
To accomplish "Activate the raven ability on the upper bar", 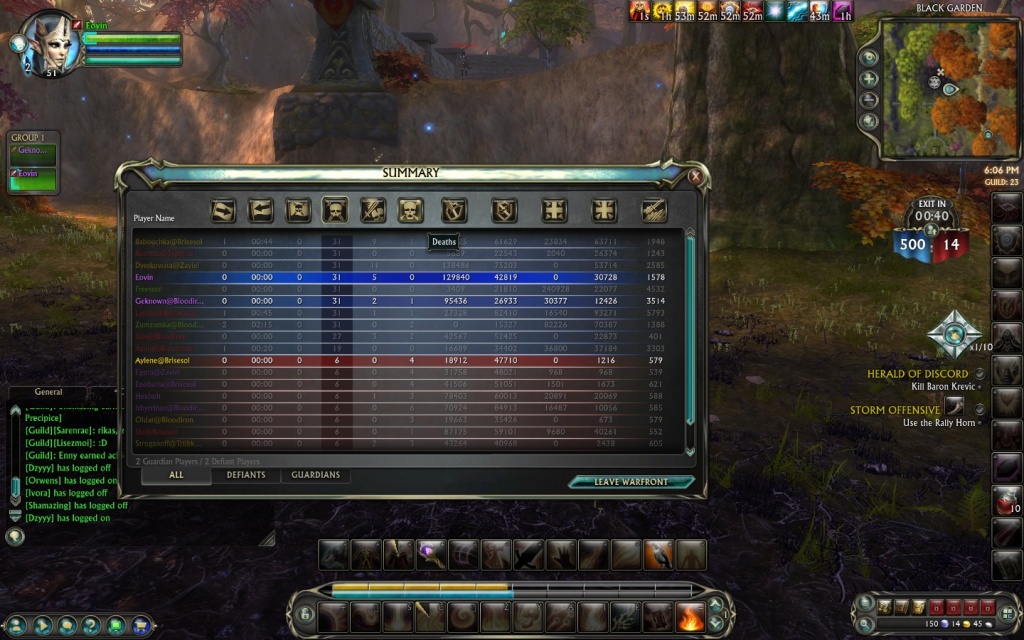I will coord(658,555).
